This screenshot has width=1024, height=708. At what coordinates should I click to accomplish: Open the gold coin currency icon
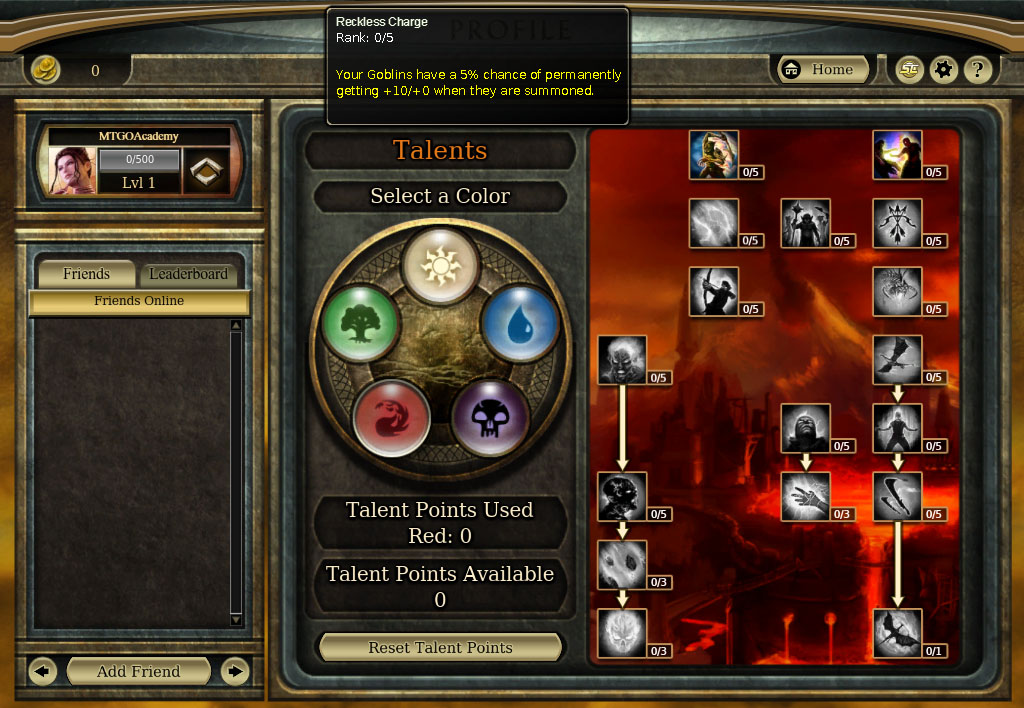[x=45, y=70]
